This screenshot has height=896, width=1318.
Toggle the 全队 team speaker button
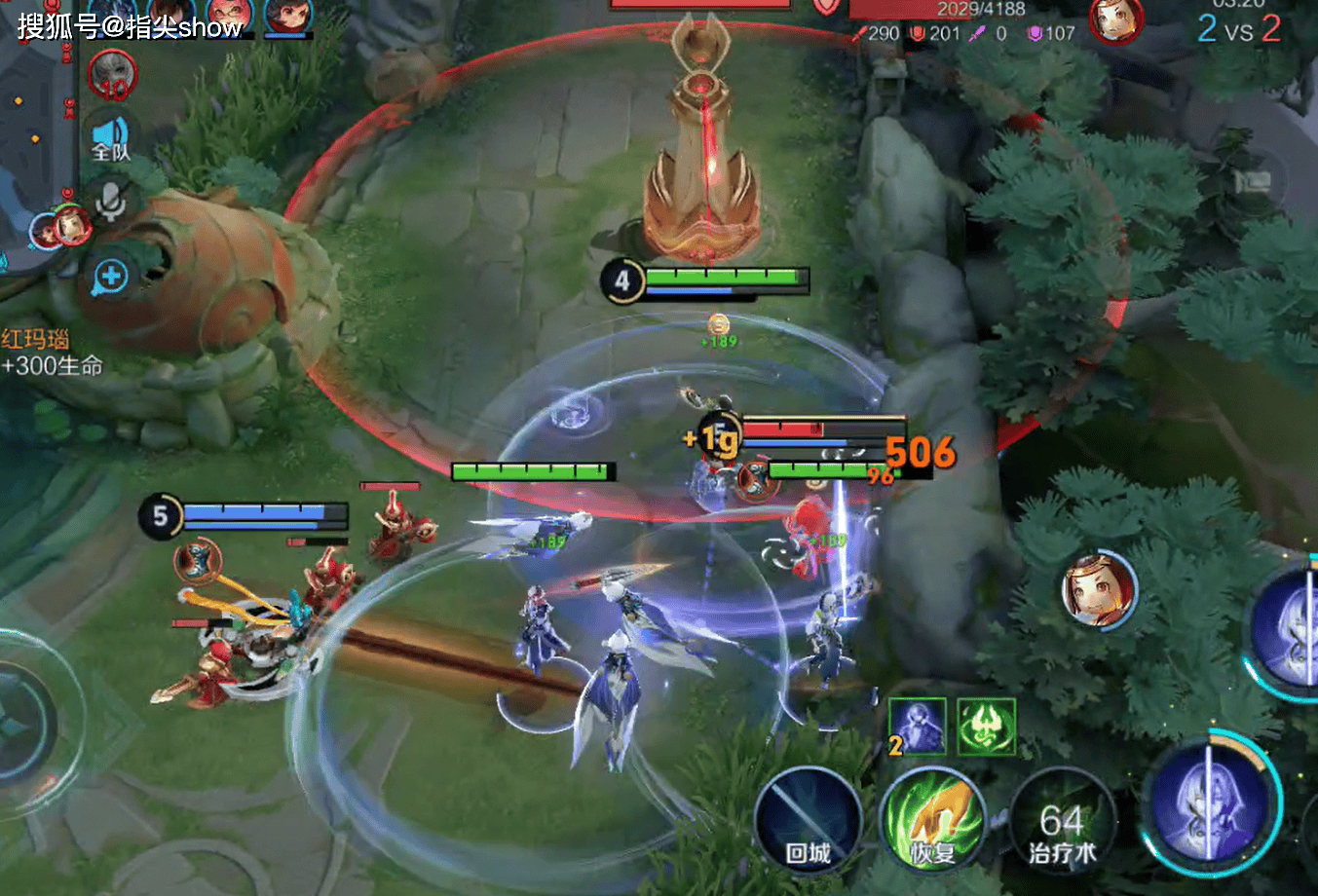coord(111,137)
